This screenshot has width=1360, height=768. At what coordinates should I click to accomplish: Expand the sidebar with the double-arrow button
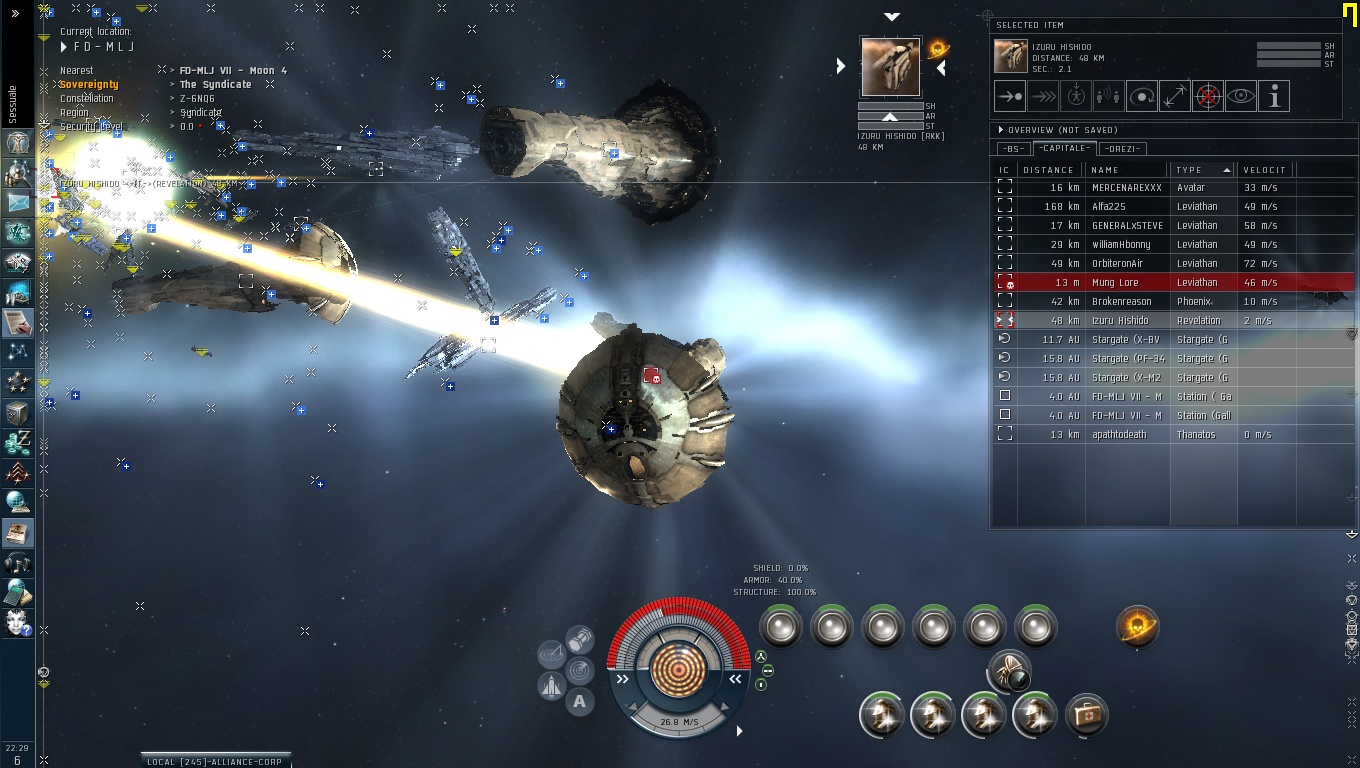[x=15, y=14]
